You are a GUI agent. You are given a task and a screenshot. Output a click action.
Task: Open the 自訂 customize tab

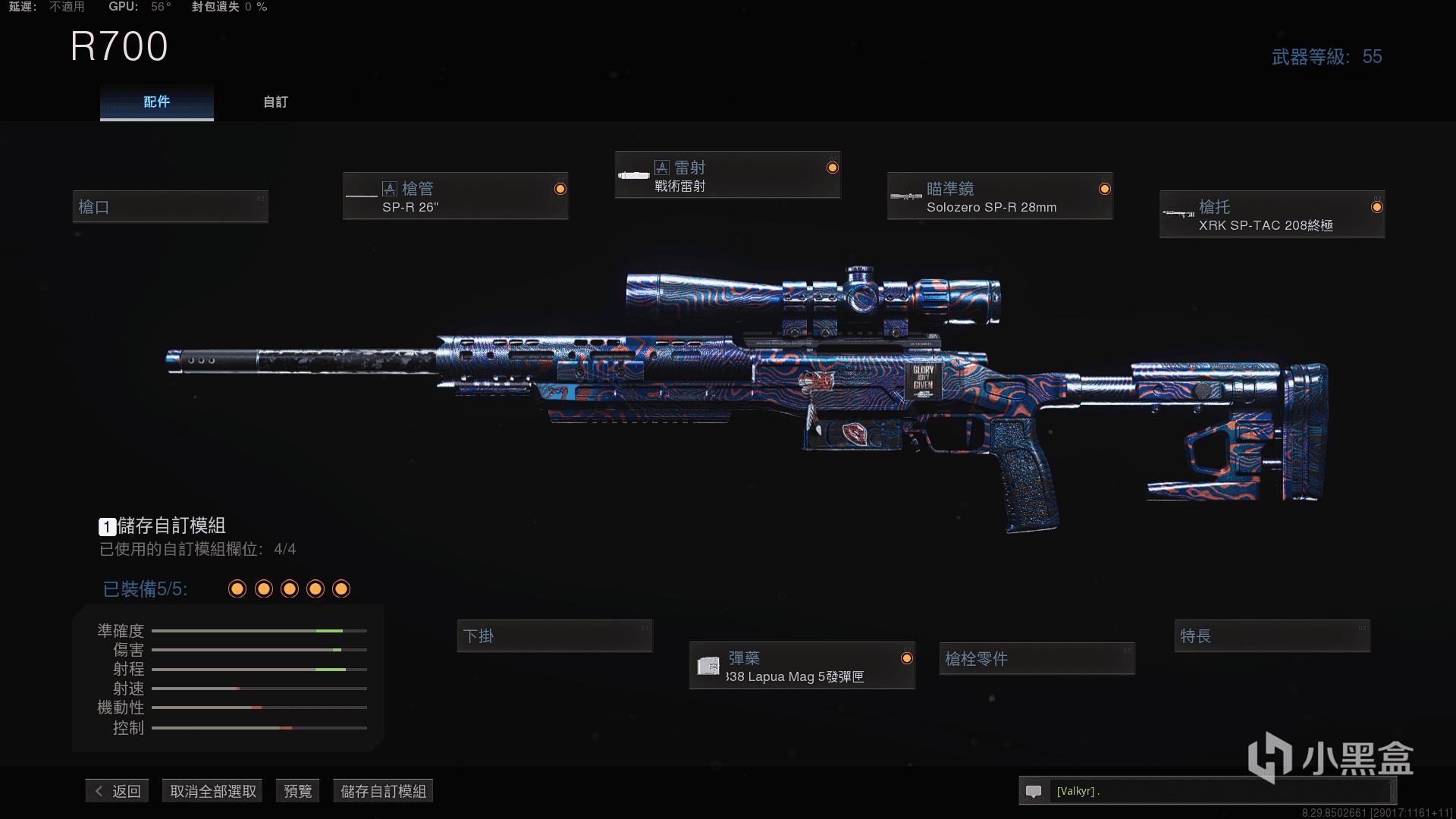point(275,102)
